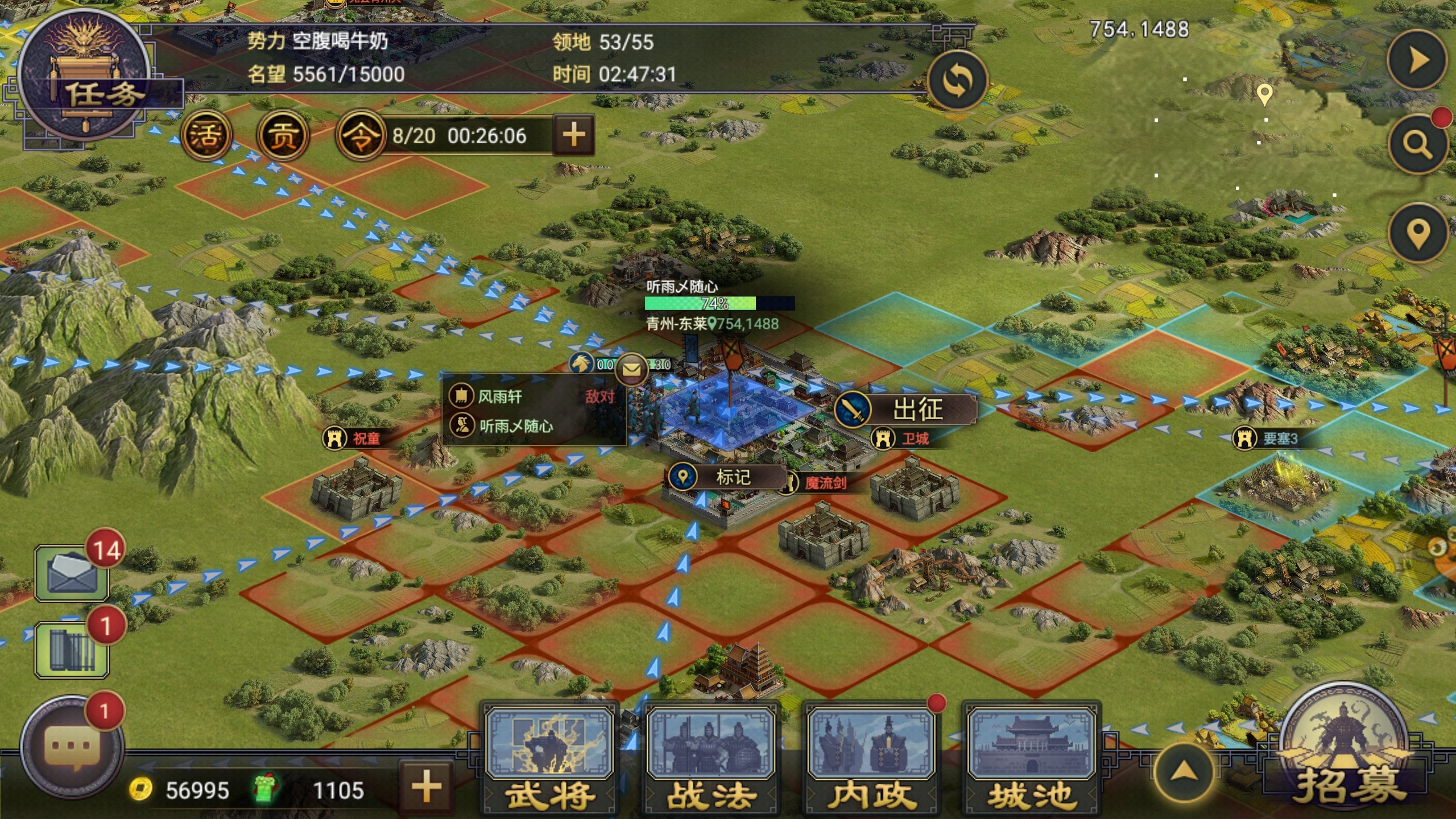Click the circular refresh arrows button
The width and height of the screenshot is (1456, 819).
coord(957,81)
